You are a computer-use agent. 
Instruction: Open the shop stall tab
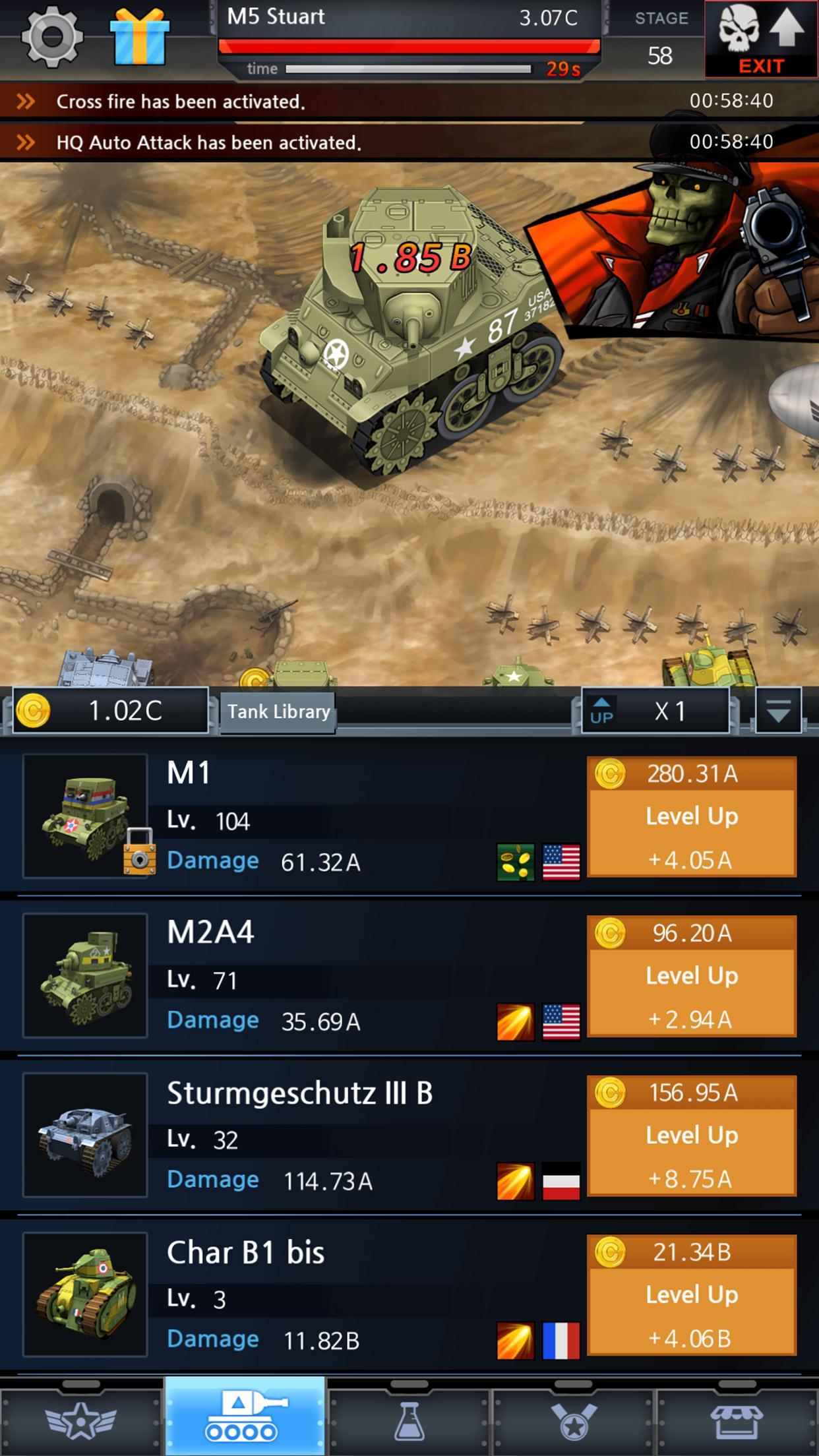tap(737, 1420)
